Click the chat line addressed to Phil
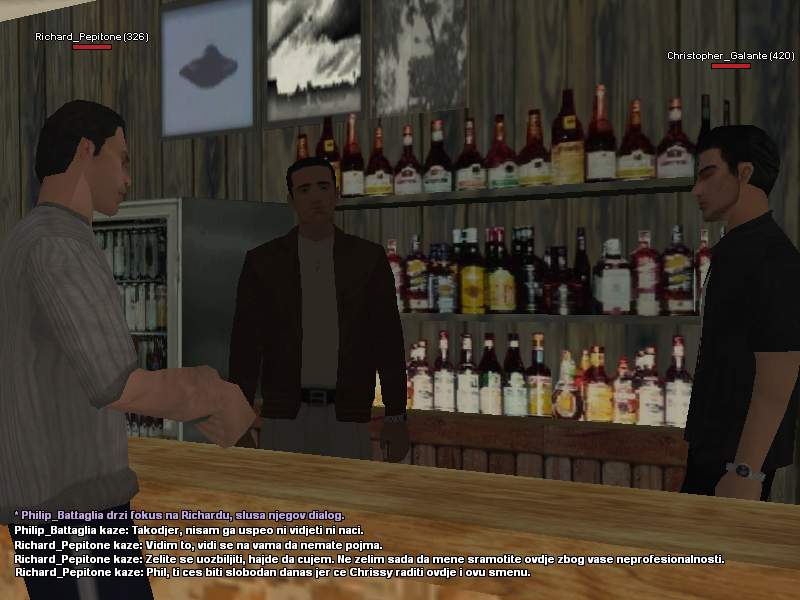 (272, 573)
